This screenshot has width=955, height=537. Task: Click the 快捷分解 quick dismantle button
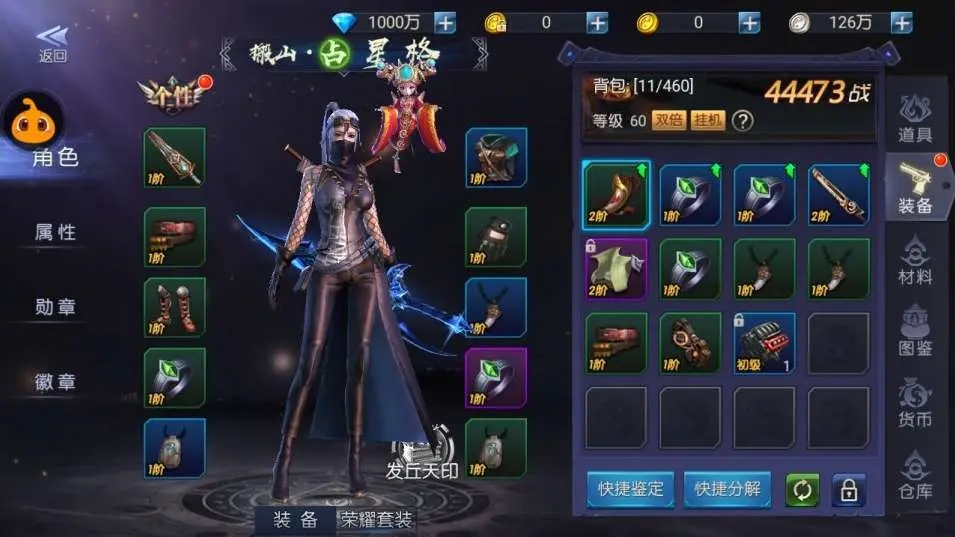coord(727,489)
